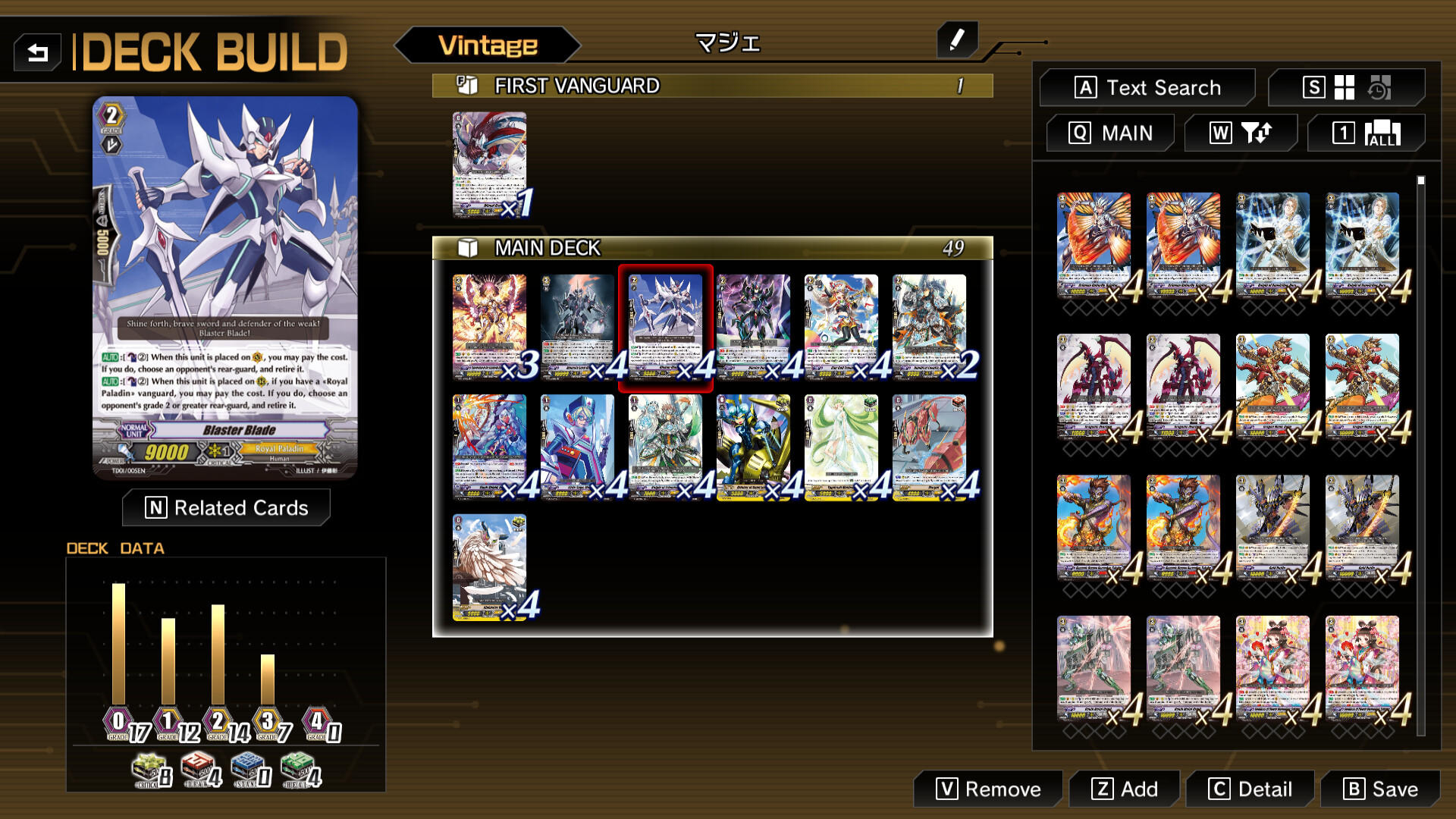This screenshot has width=1456, height=819.
Task: Open card Detail view
Action: click(1249, 789)
